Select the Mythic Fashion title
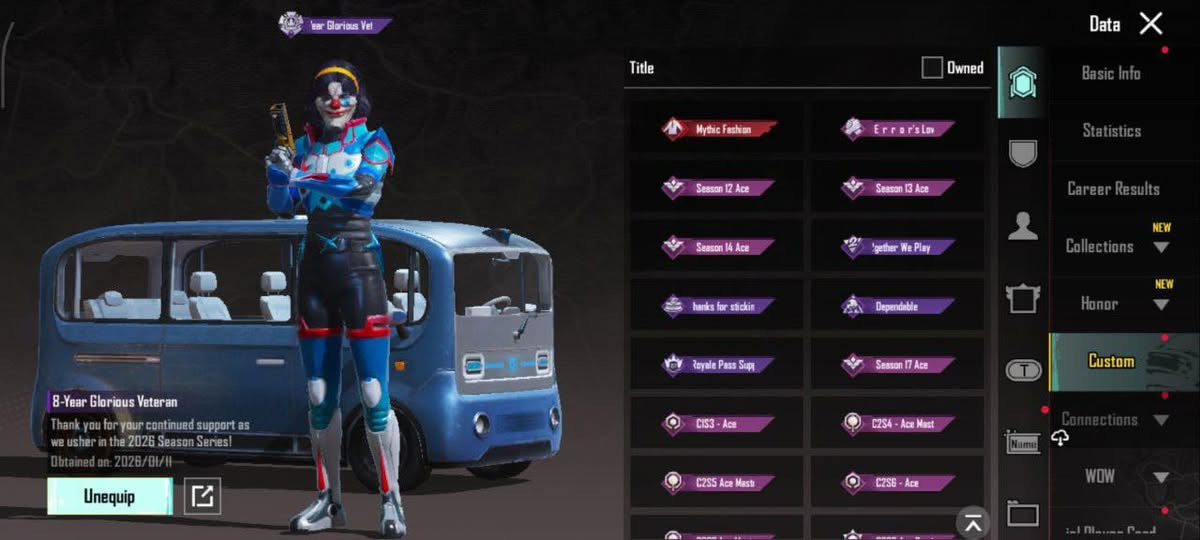This screenshot has height=540, width=1200. pyautogui.click(x=718, y=129)
